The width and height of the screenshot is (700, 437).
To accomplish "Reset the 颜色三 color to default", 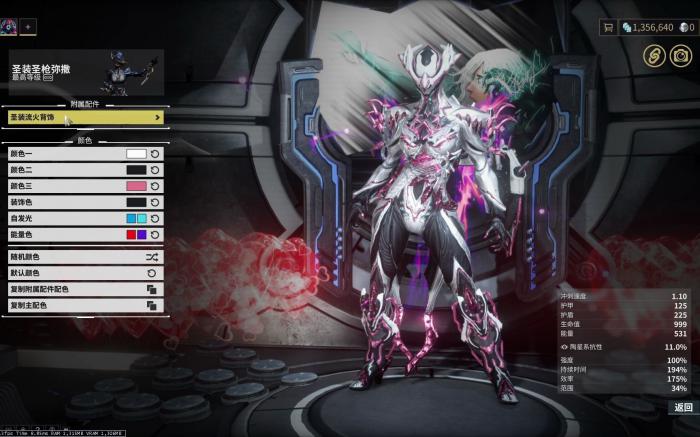I will [x=155, y=186].
